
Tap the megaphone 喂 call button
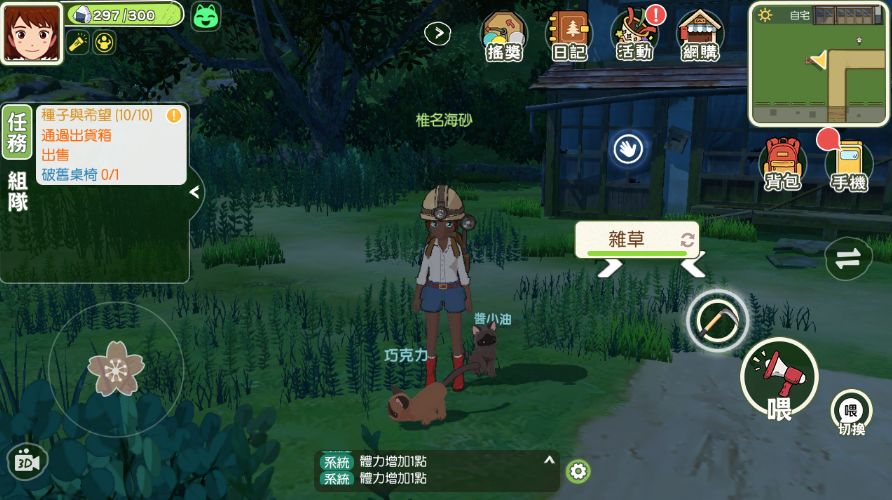(x=779, y=378)
